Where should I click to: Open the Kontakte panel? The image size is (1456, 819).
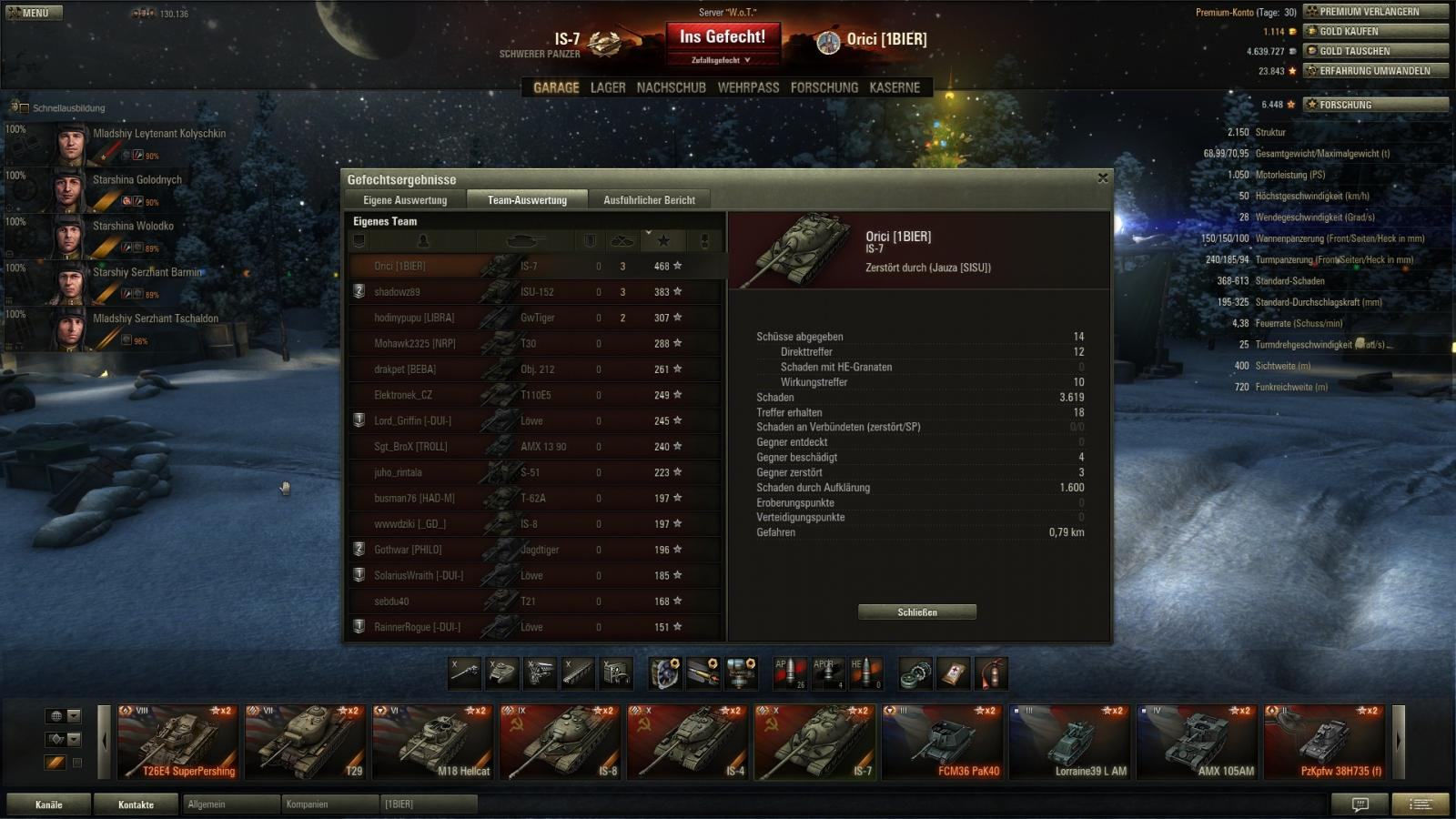[136, 804]
